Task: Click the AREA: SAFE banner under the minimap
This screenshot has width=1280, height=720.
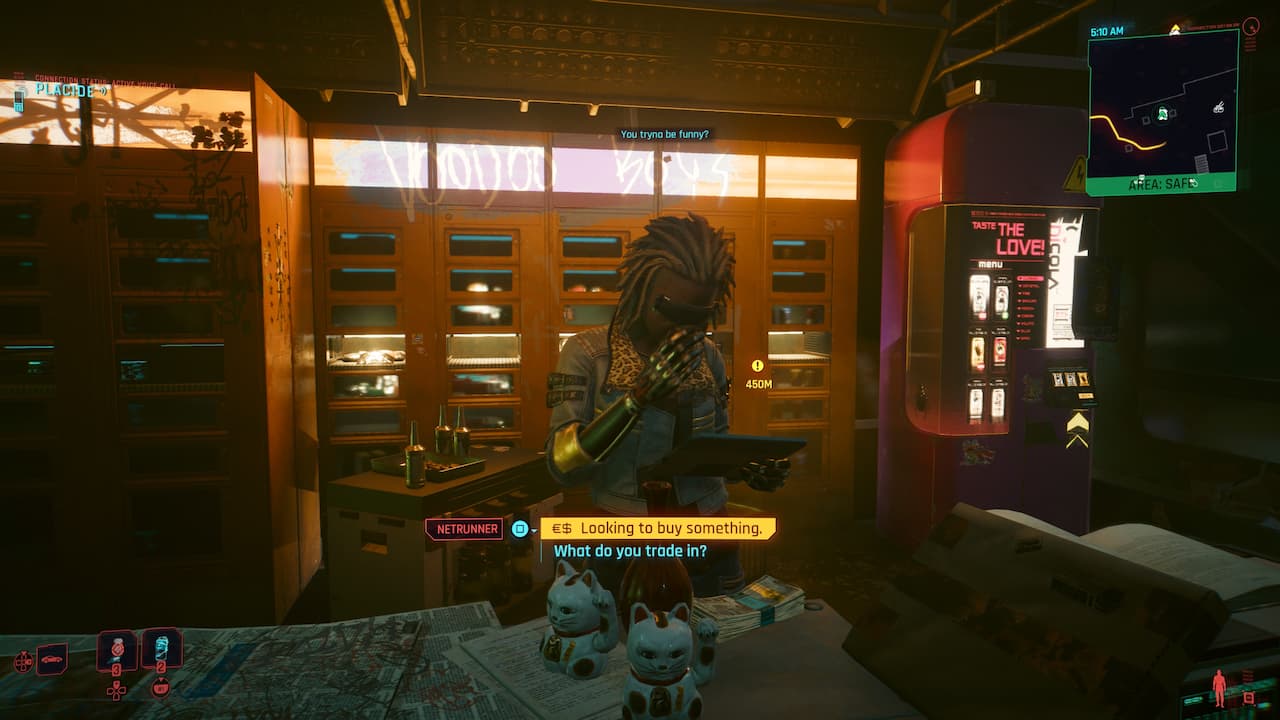Action: 1161,183
